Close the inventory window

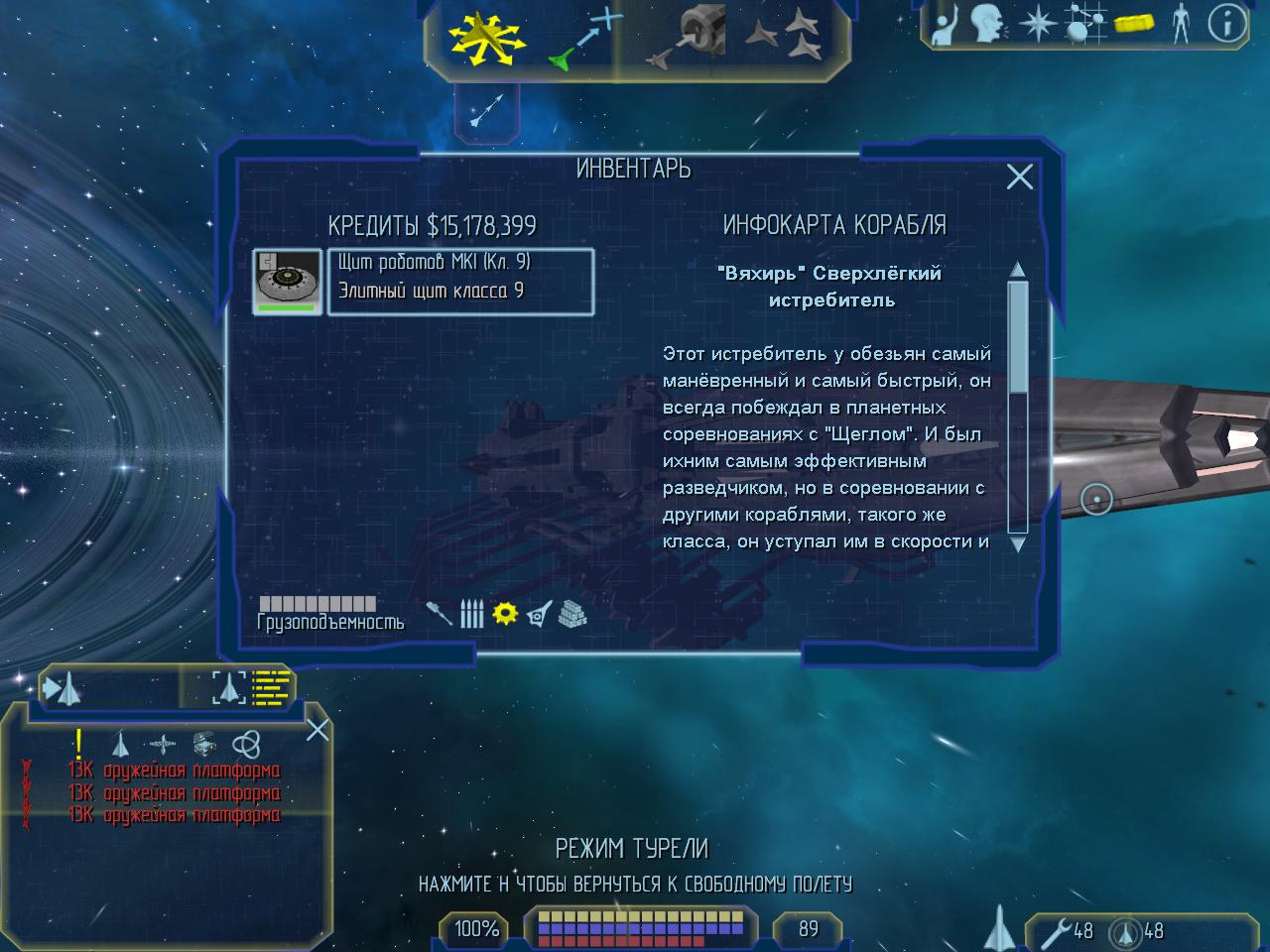tap(1019, 177)
